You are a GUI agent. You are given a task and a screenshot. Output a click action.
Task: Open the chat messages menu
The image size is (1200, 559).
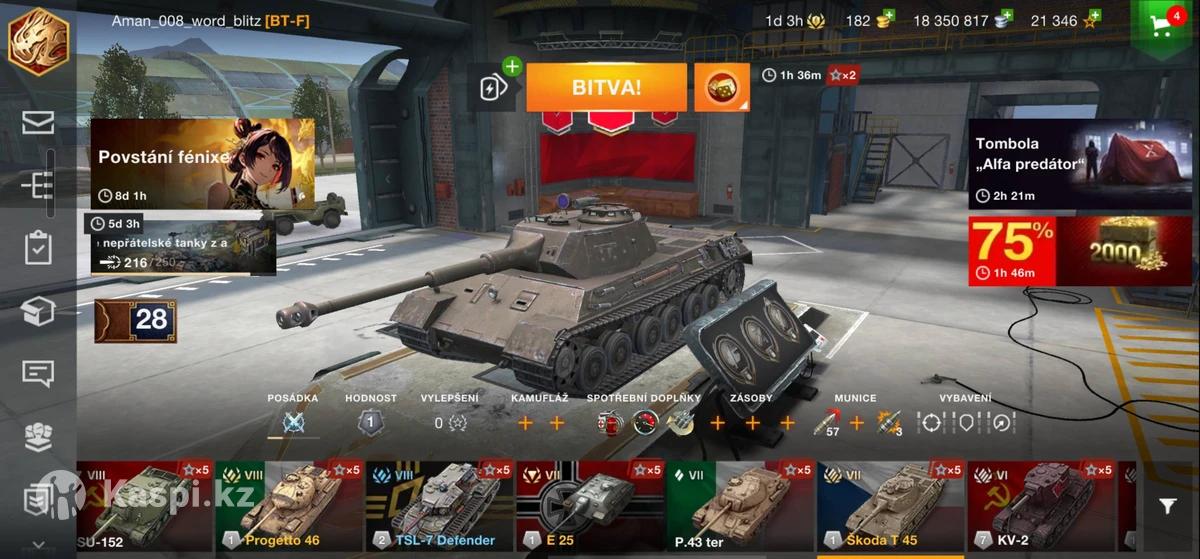click(38, 374)
